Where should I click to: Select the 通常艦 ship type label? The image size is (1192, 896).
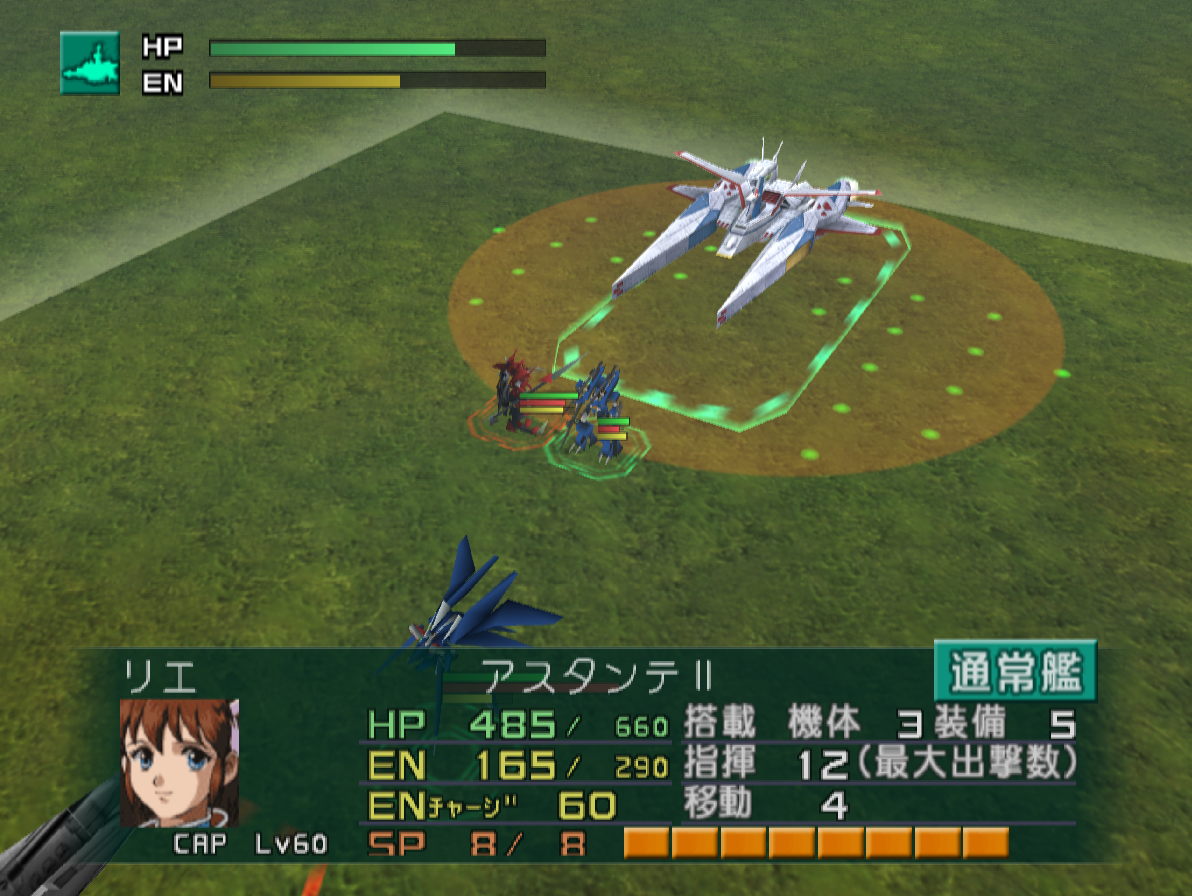click(x=1015, y=672)
